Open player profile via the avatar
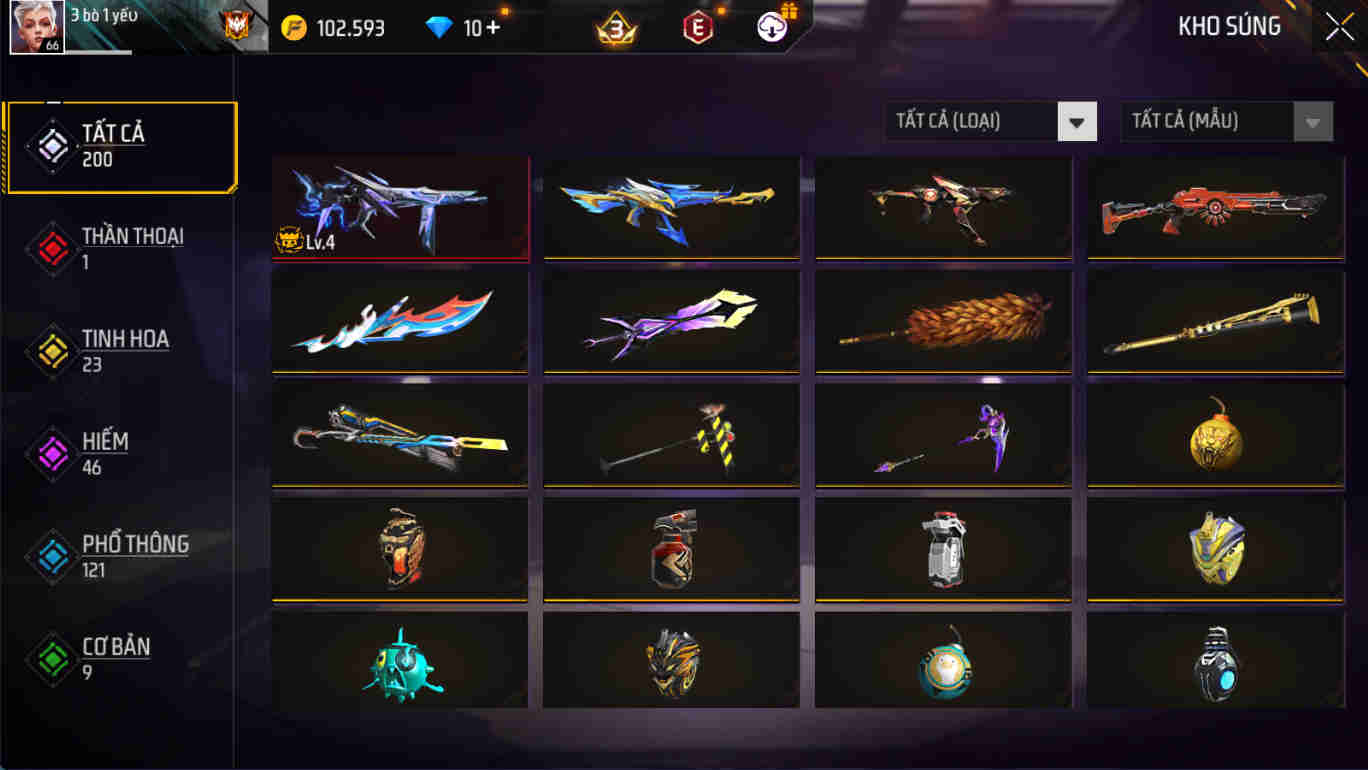Screen dimensions: 1368x770 [37, 26]
